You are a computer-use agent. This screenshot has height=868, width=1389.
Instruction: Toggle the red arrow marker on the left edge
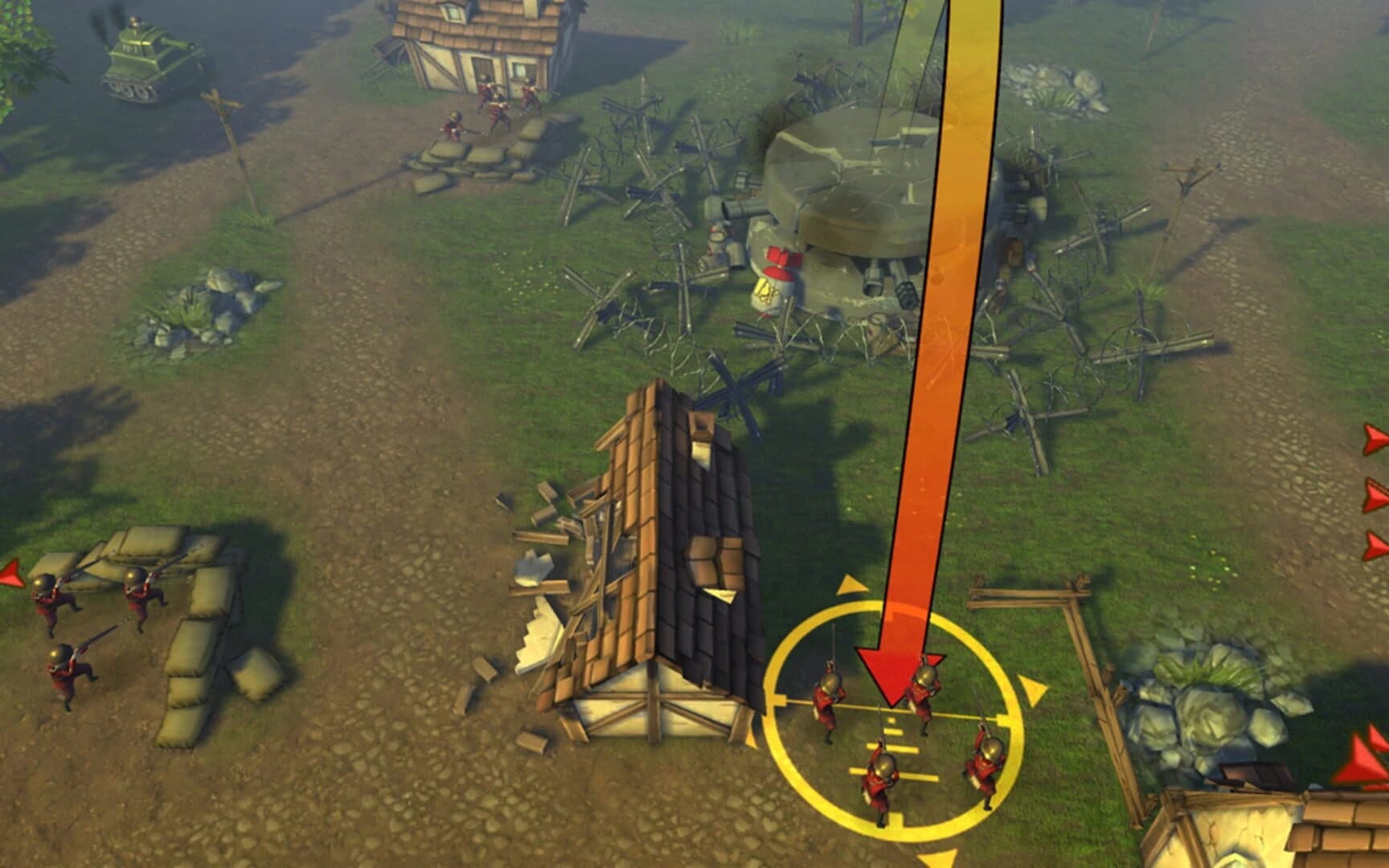coord(8,575)
